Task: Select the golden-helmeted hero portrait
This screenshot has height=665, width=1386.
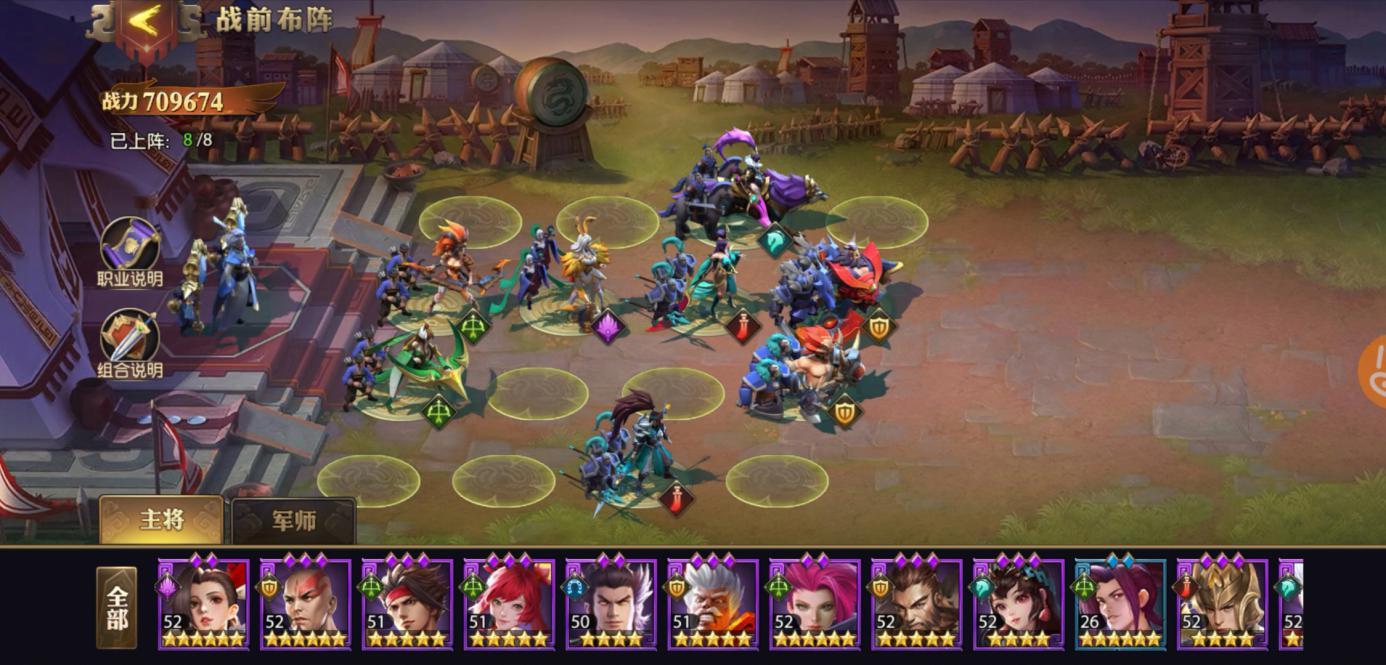Action: coord(1223,604)
